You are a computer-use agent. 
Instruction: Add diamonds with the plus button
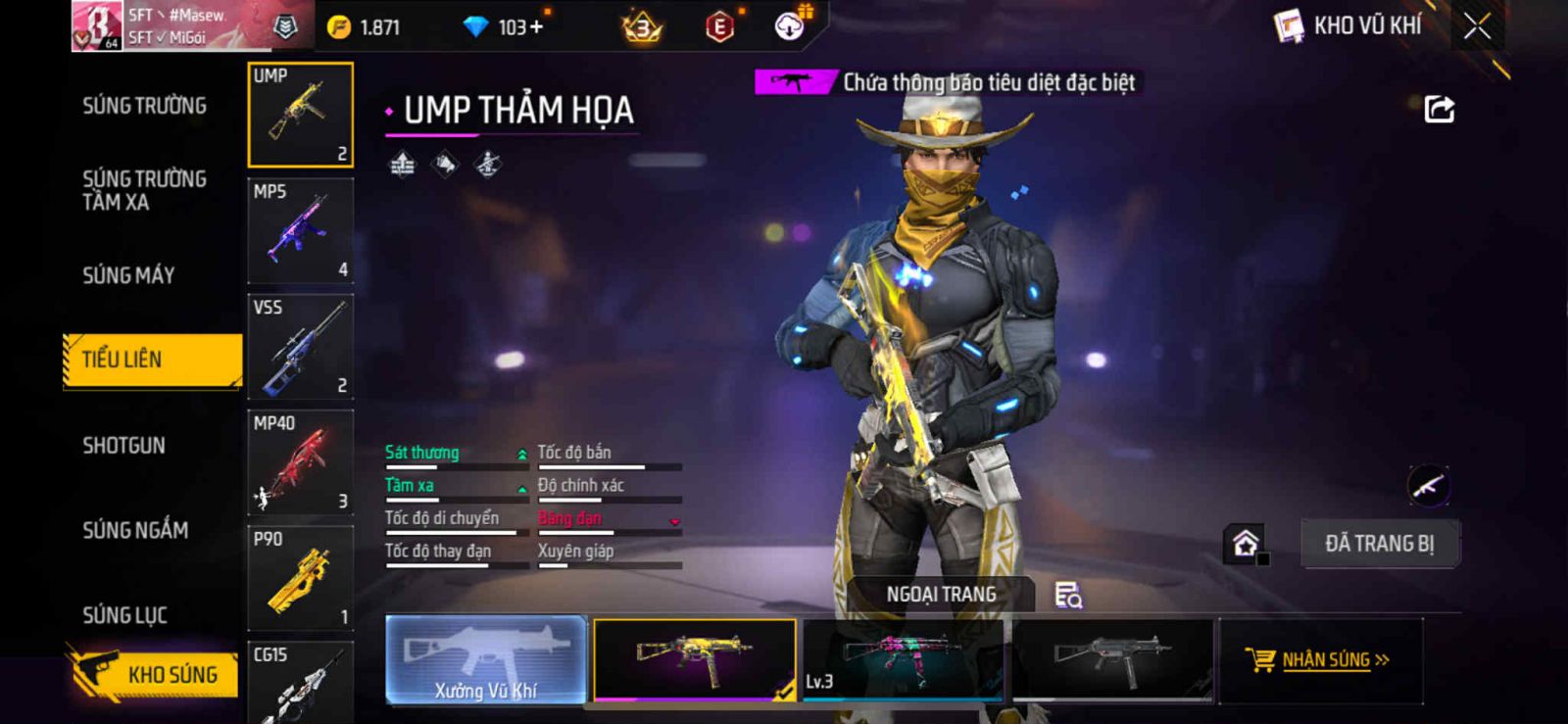pos(536,27)
